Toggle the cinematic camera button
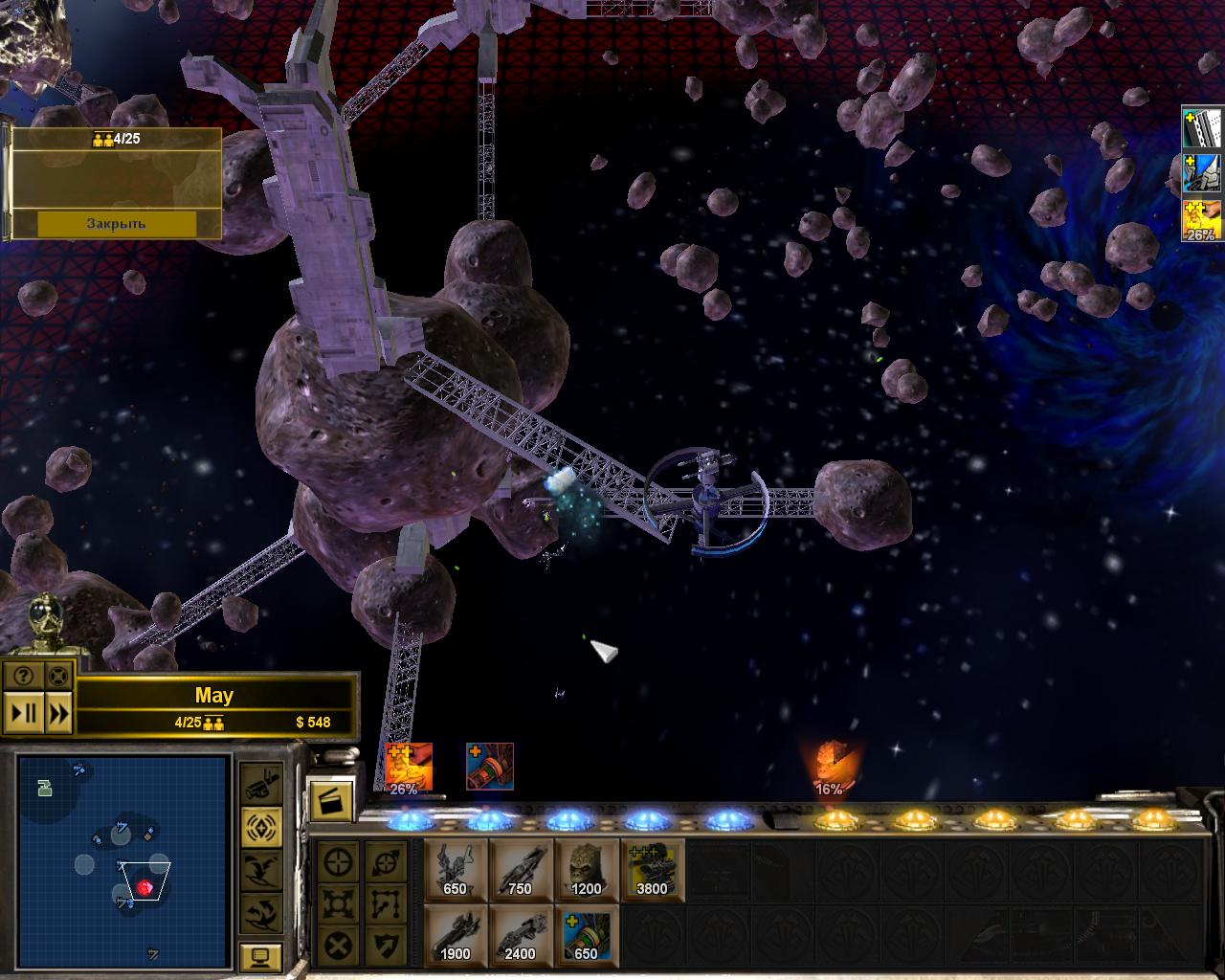This screenshot has width=1225, height=980. tap(260, 785)
